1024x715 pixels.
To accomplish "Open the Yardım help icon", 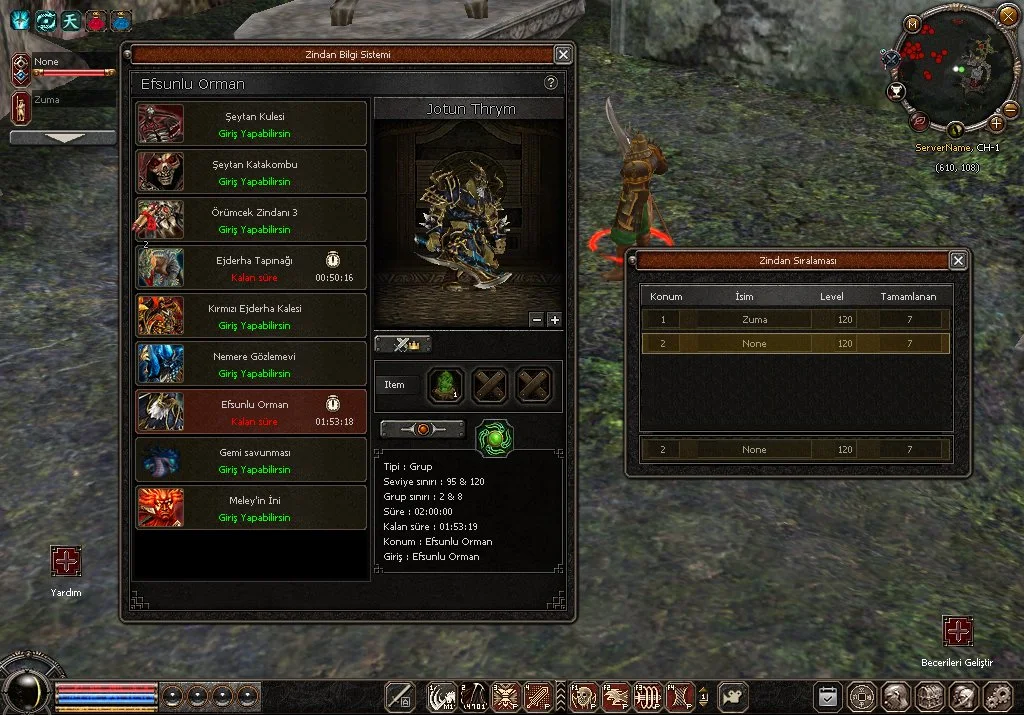I will point(66,561).
